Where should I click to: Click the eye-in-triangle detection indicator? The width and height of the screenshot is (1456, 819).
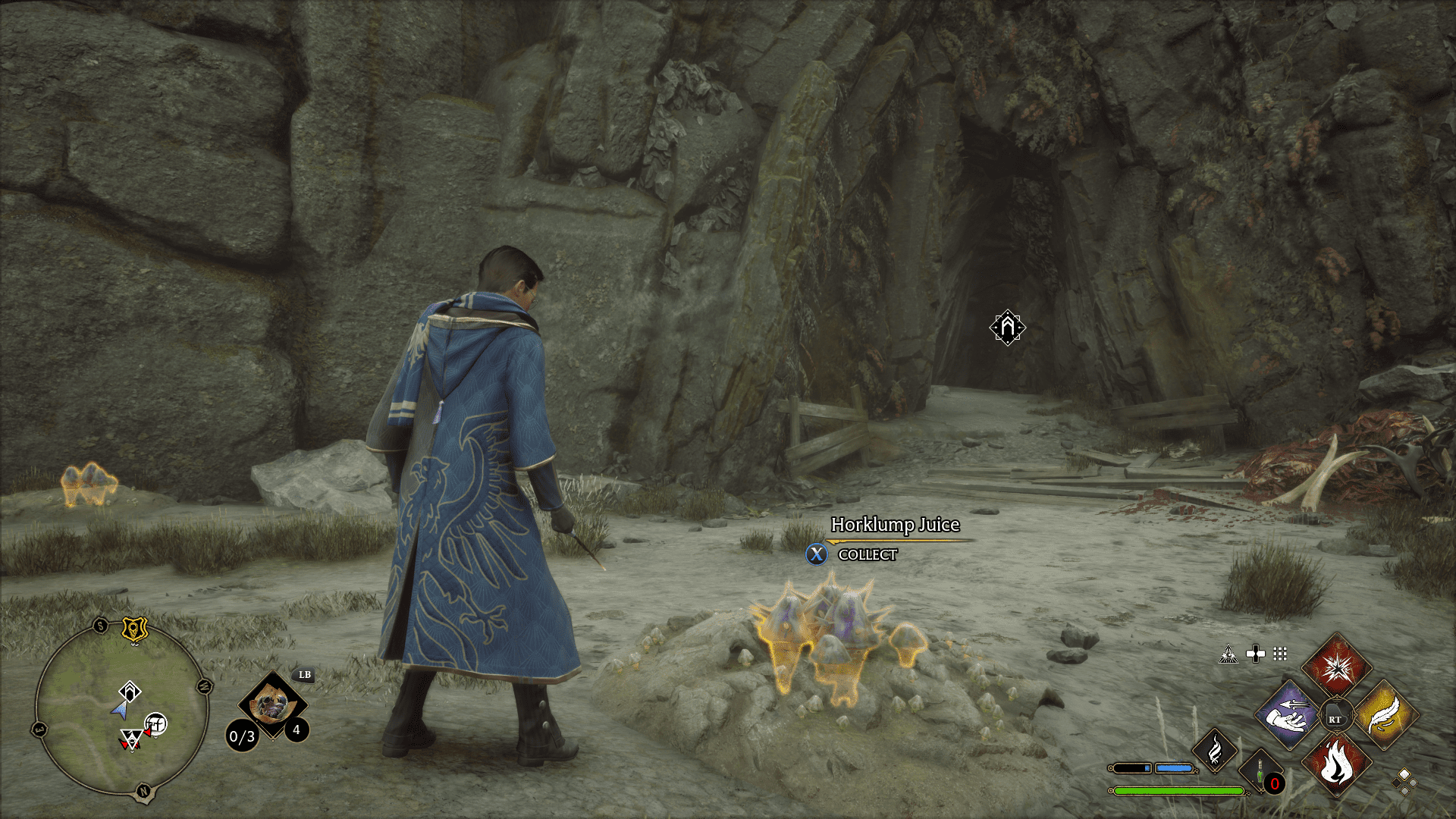click(x=1229, y=654)
